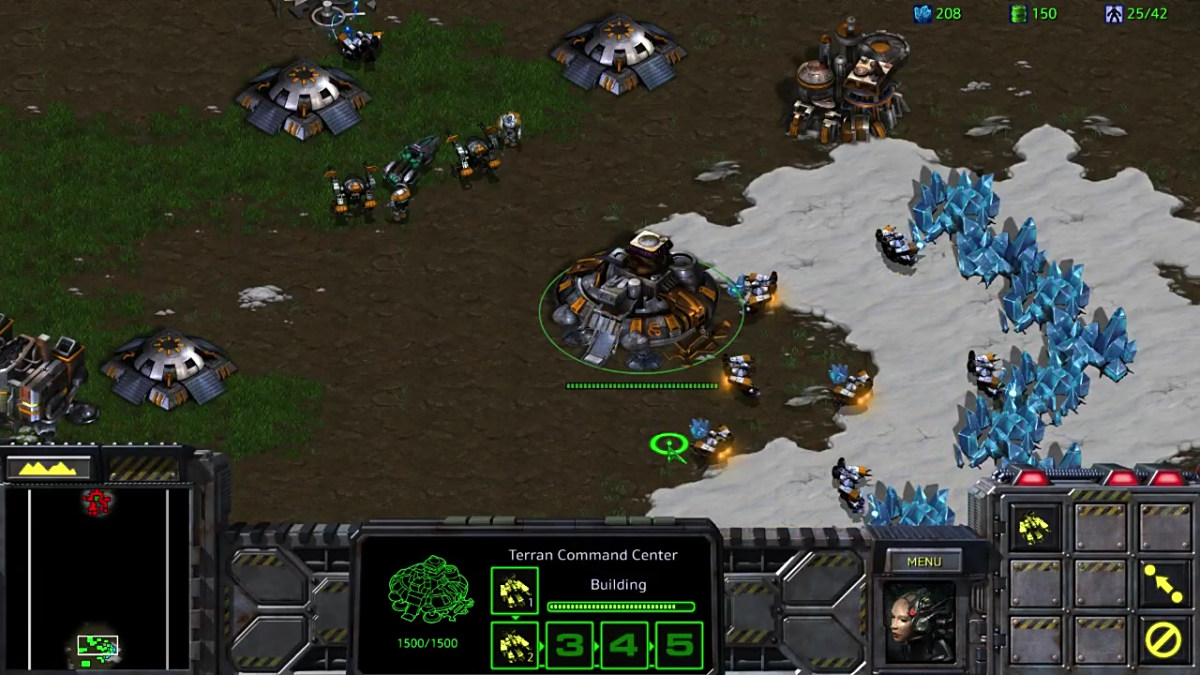Viewport: 1200px width, 675px height.
Task: Click the empty build queue slot 5
Action: coord(678,645)
